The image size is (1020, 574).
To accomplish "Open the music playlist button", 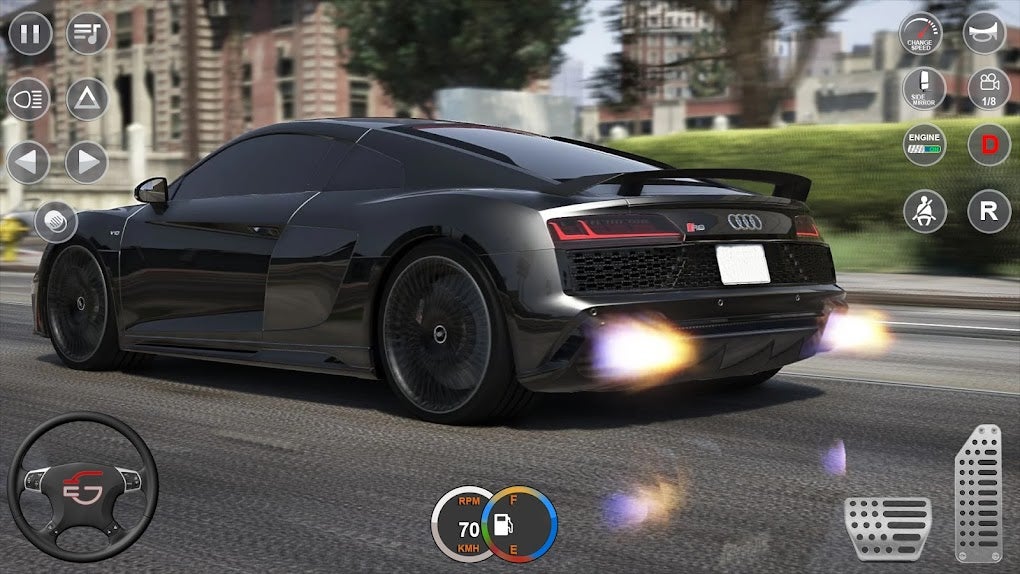I will [x=88, y=34].
